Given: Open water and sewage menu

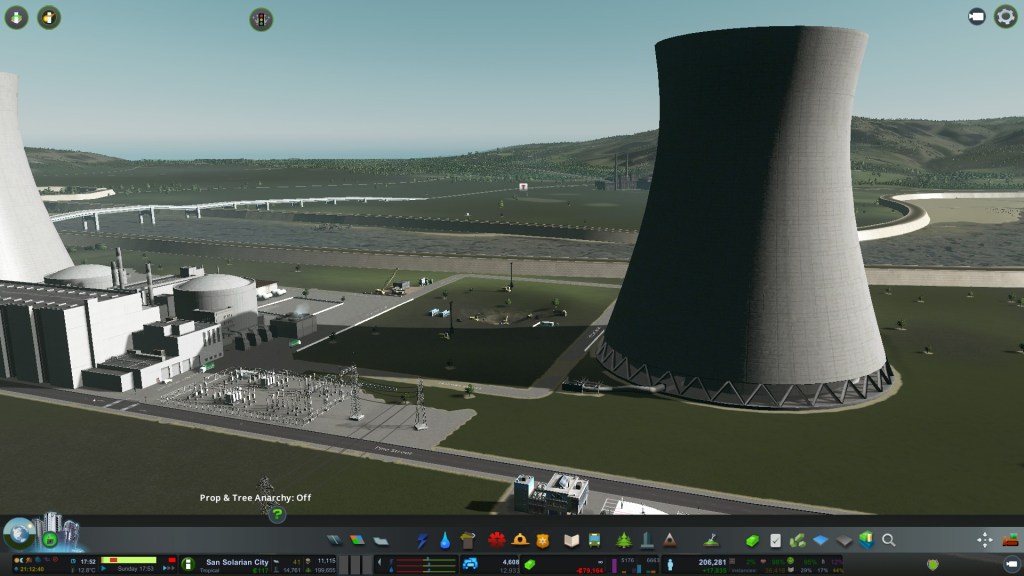Looking at the screenshot, I should tap(445, 540).
